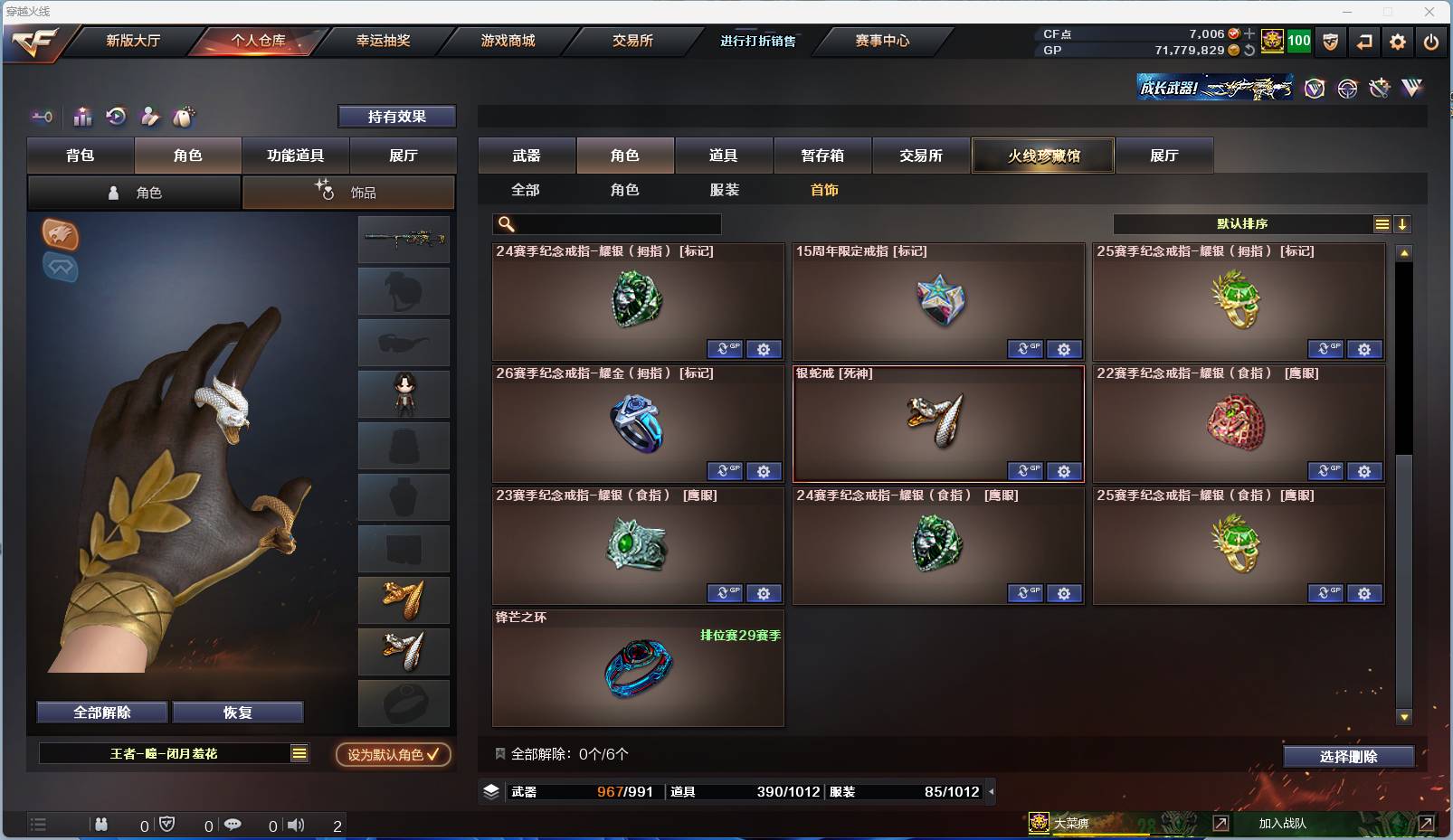Click the gear icon on 银蛇戒 [死神] card

point(1064,471)
